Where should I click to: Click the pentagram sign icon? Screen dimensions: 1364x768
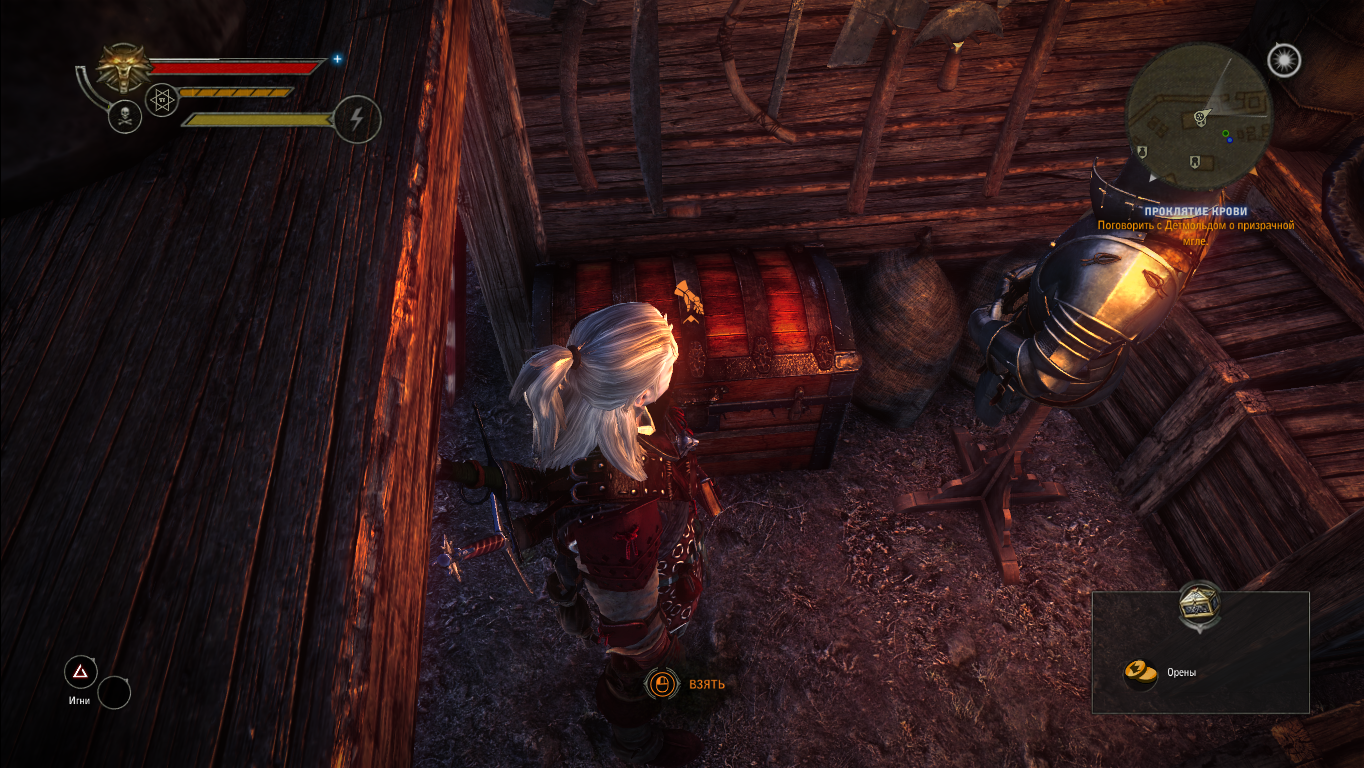pos(162,99)
